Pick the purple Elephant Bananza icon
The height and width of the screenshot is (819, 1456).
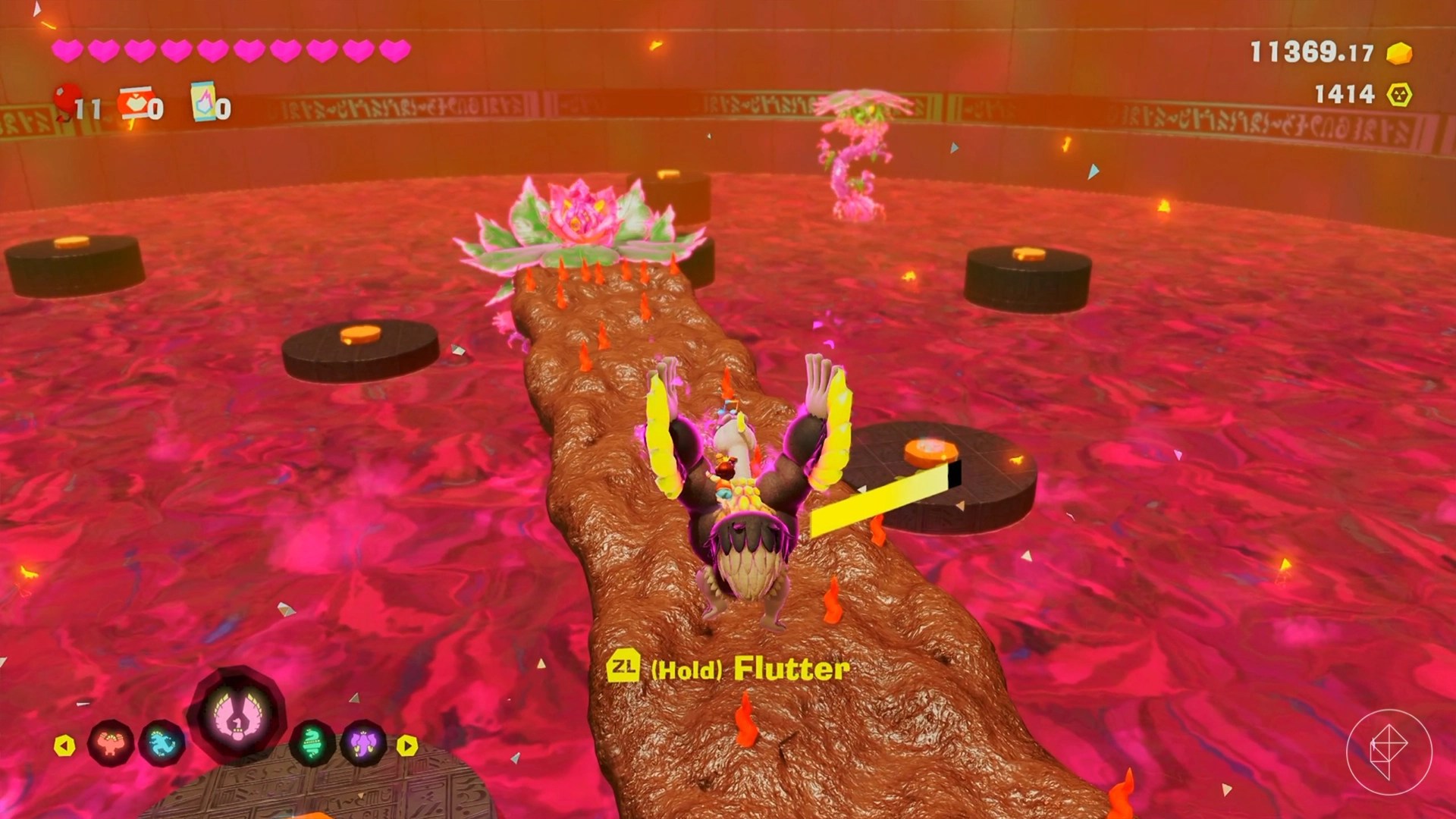point(363,743)
